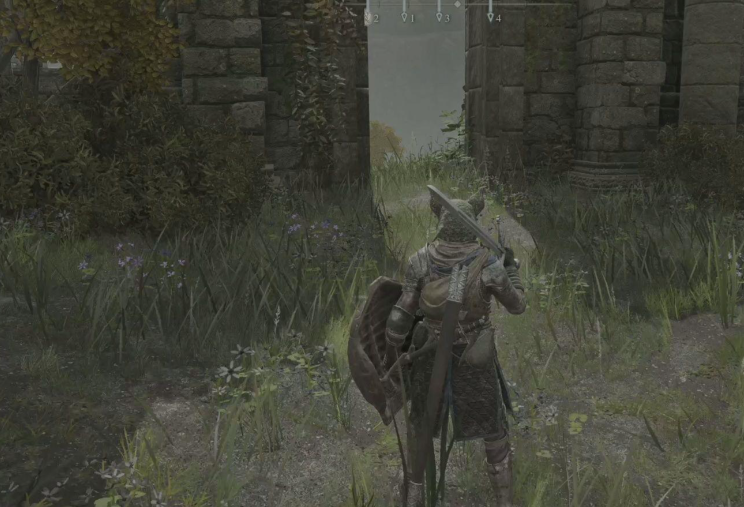Click compass beacon marker 3
The height and width of the screenshot is (507, 744).
pyautogui.click(x=439, y=16)
